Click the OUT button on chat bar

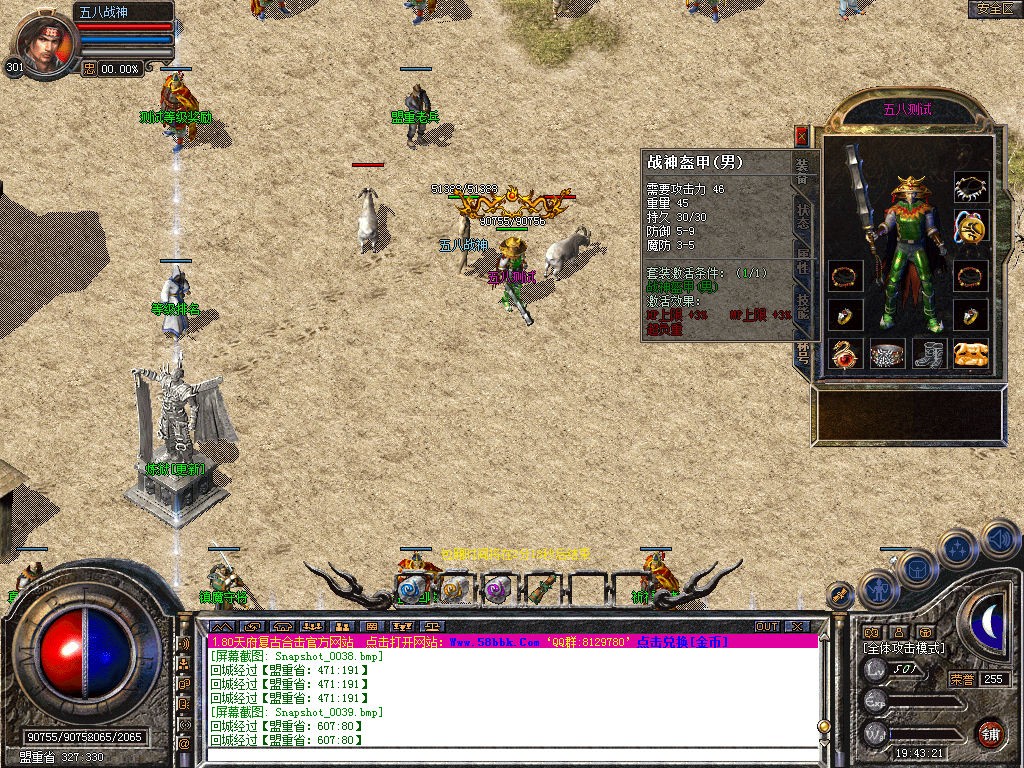[x=767, y=626]
